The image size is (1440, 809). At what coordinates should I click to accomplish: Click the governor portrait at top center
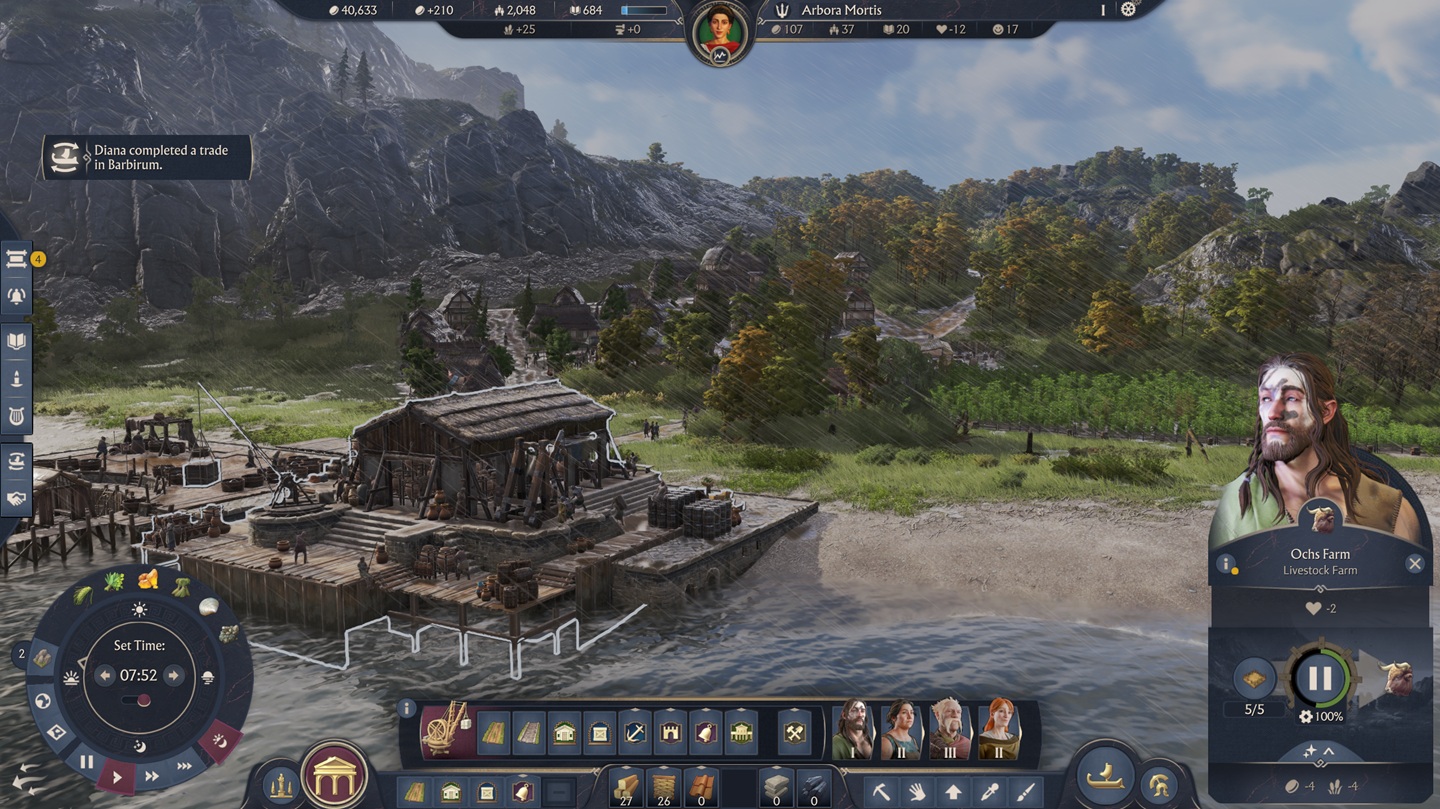(x=719, y=30)
